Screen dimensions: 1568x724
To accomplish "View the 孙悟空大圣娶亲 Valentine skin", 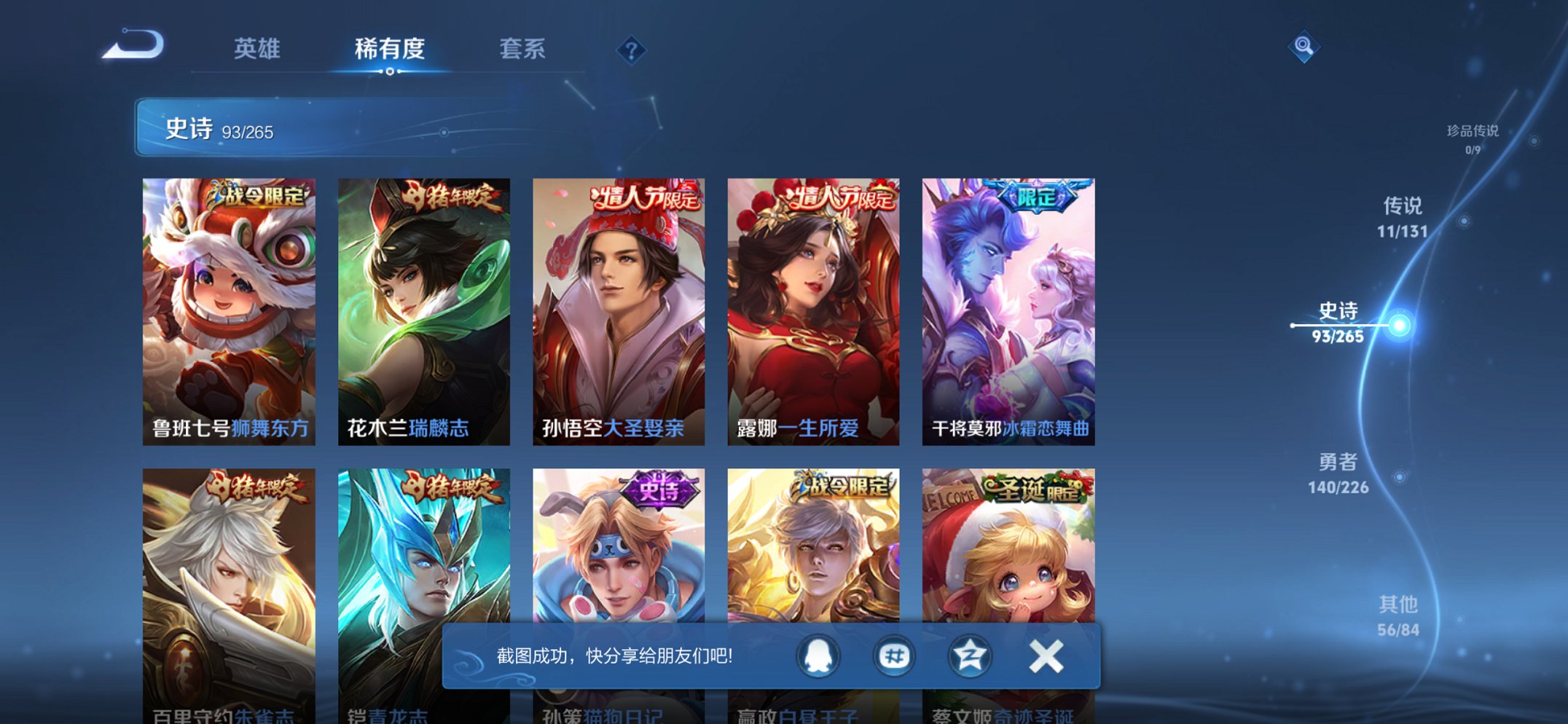I will pyautogui.click(x=619, y=306).
